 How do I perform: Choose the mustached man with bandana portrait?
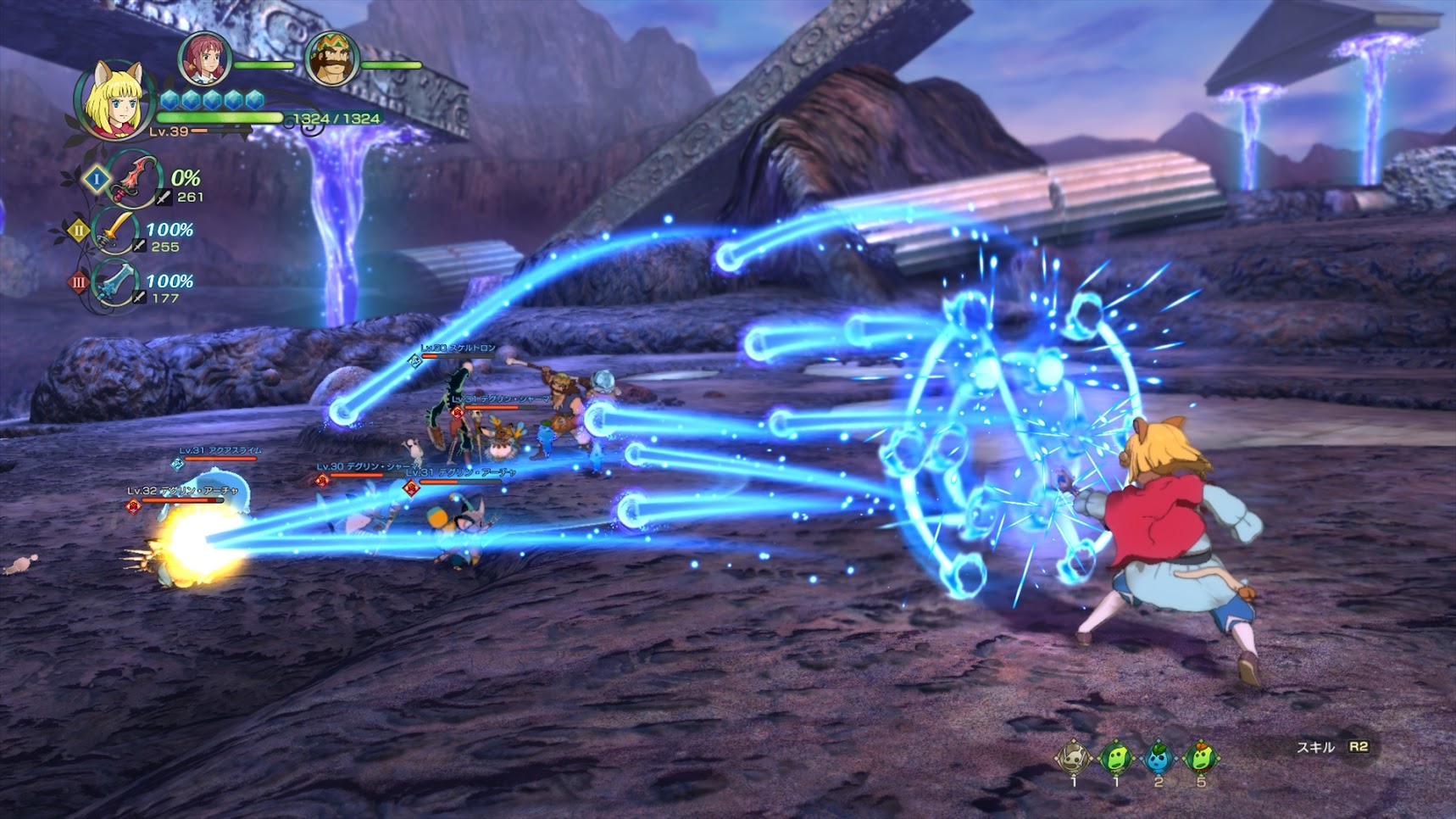[x=331, y=58]
